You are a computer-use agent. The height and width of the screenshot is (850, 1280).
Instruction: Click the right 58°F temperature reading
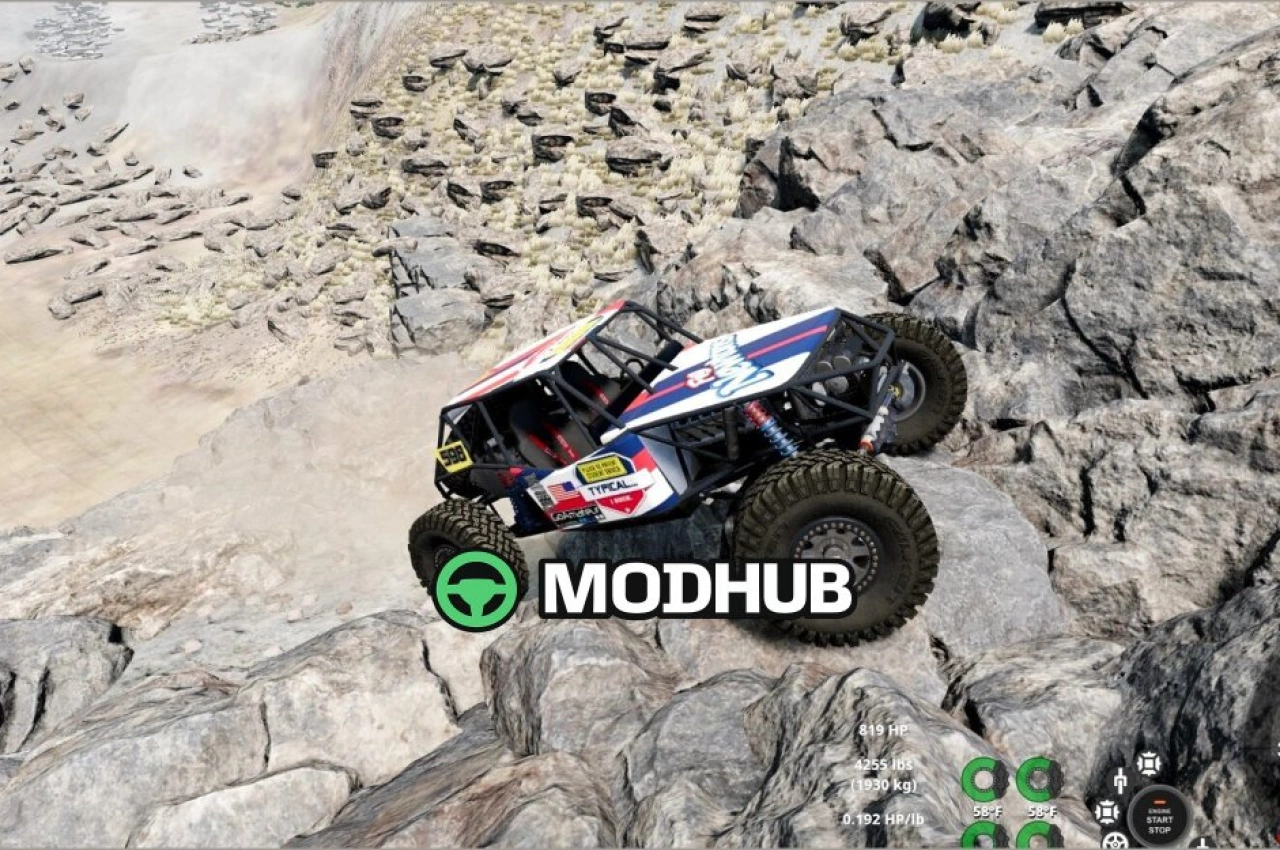(x=1042, y=810)
